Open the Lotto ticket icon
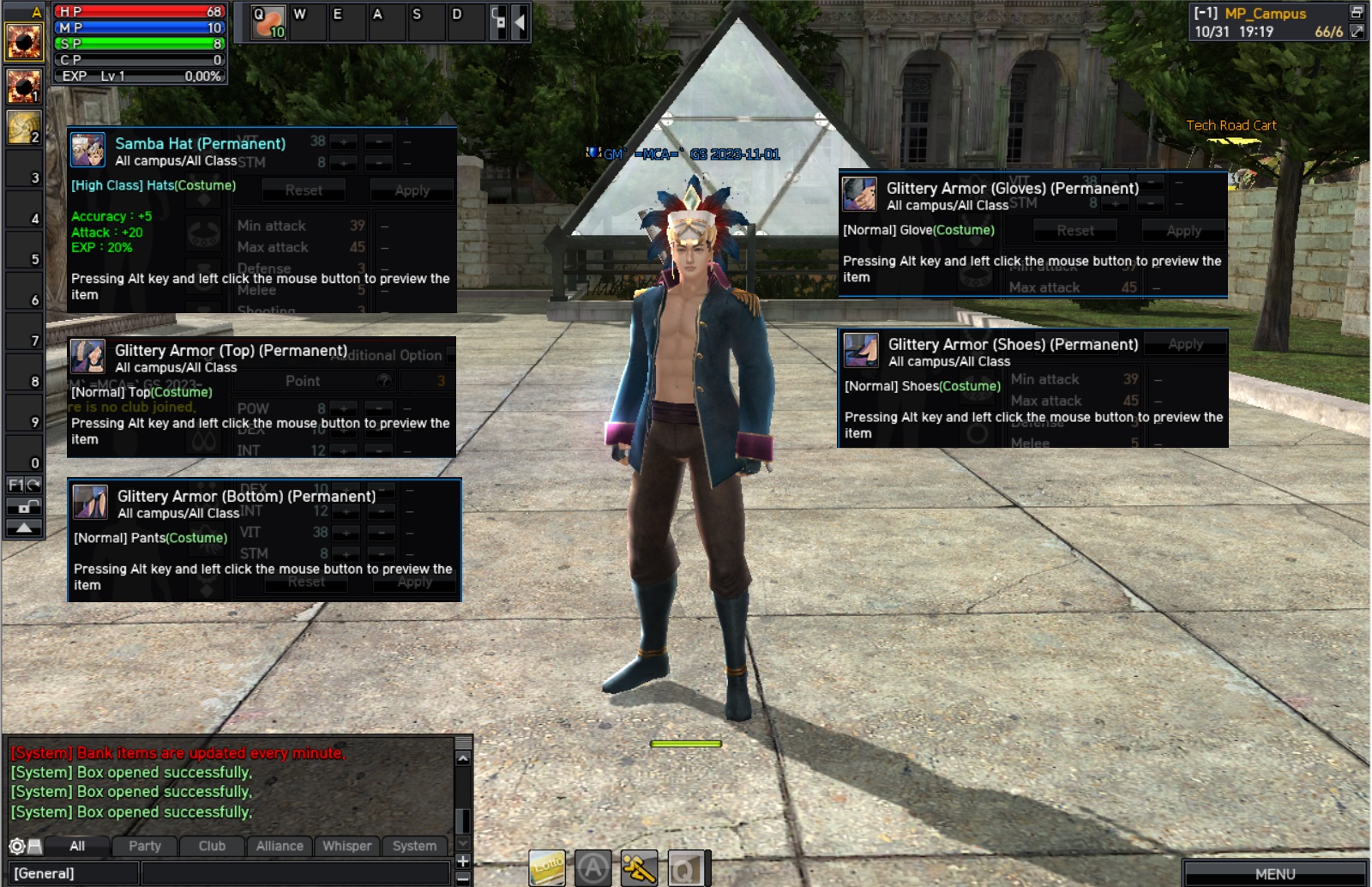The image size is (1372, 887). pos(547,868)
